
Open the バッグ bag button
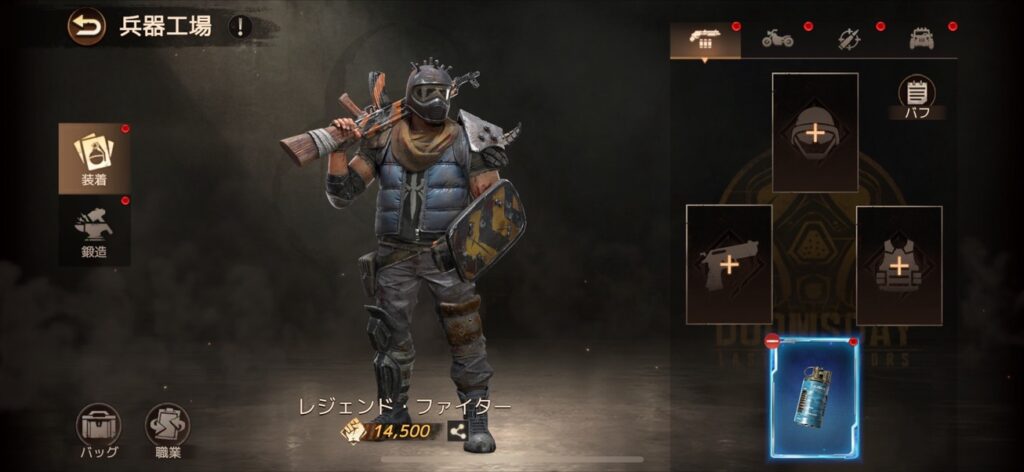98,430
